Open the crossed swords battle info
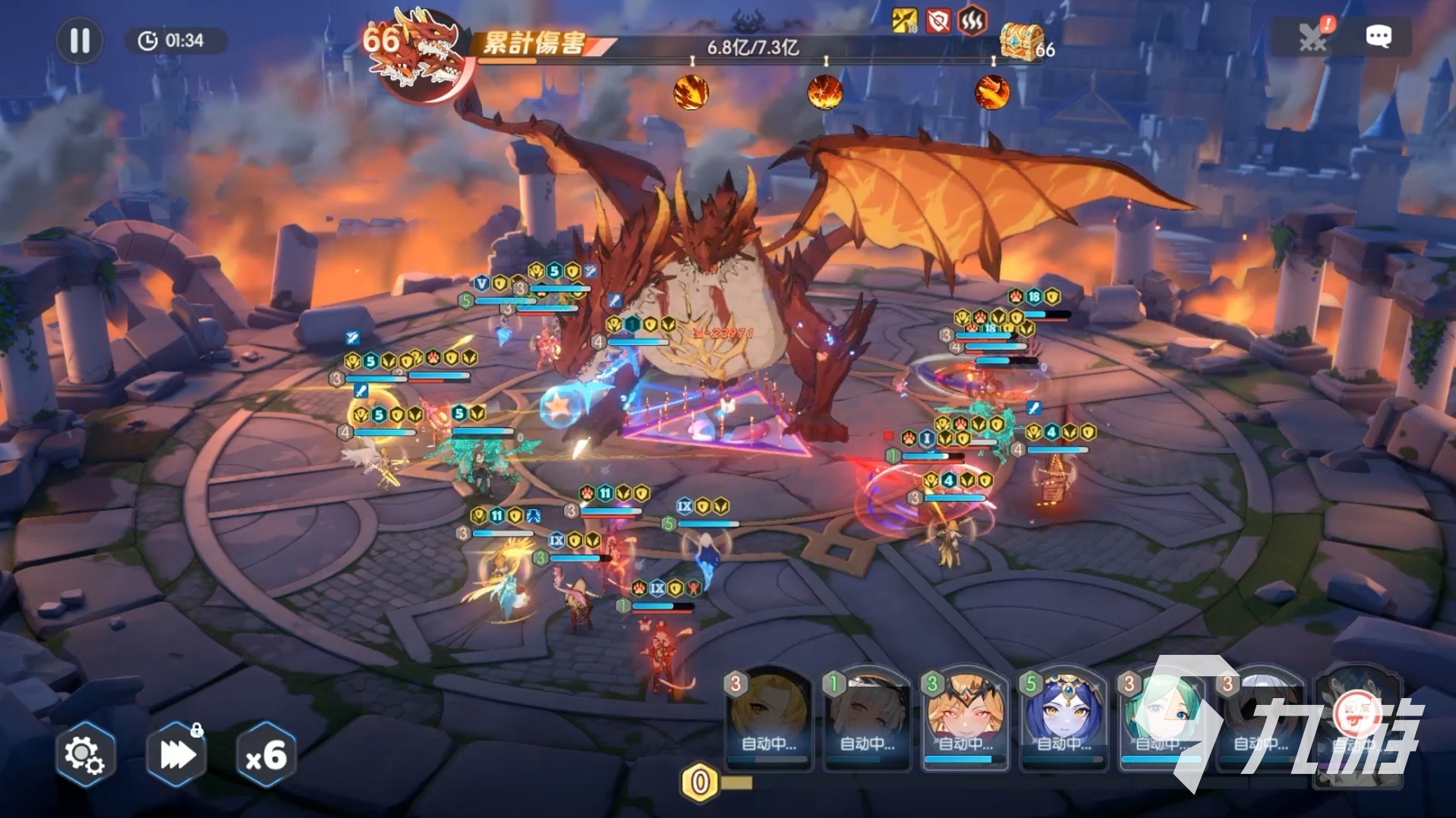 coord(1313,36)
